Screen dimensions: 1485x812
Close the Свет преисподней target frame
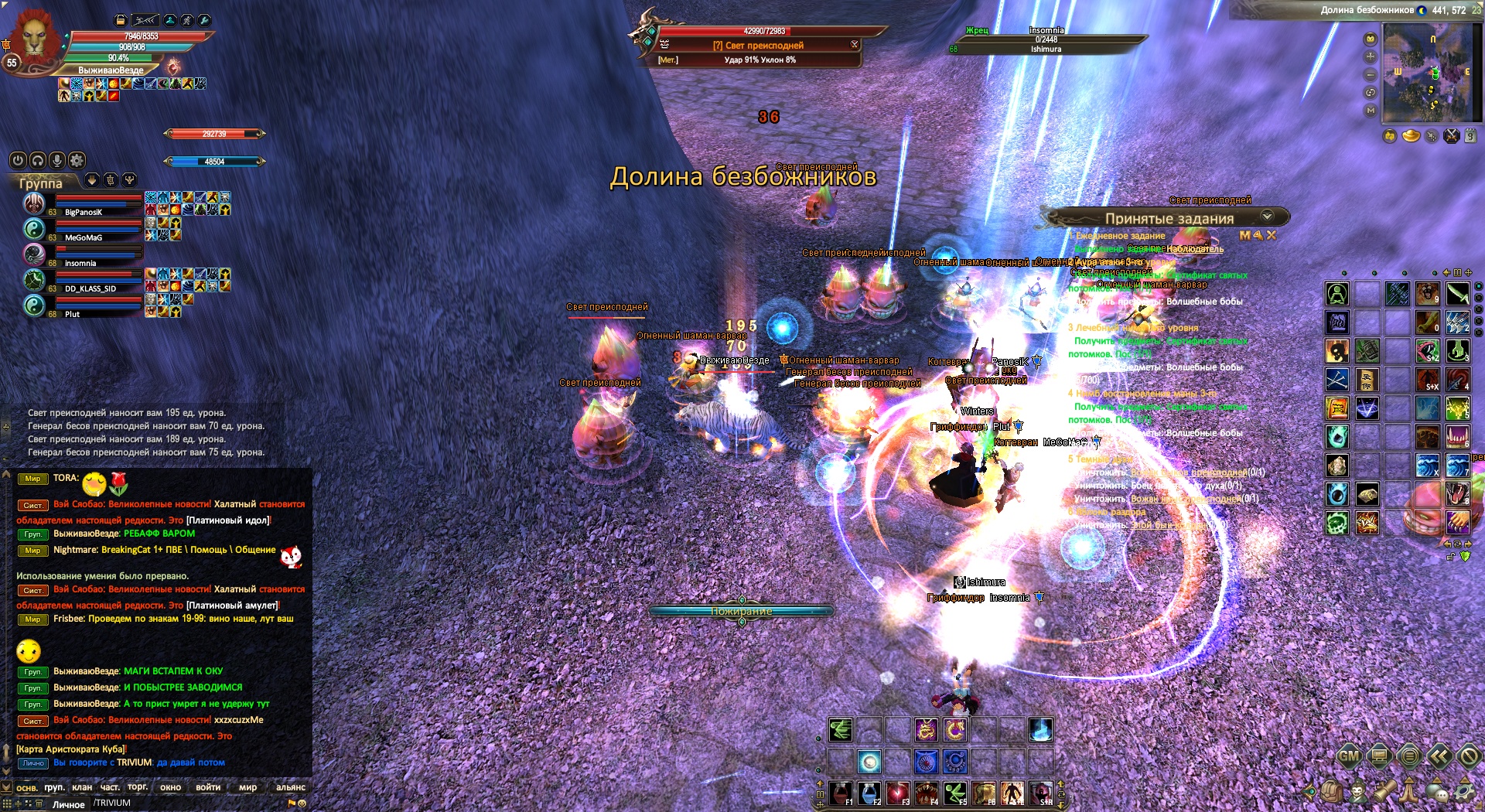pos(855,45)
